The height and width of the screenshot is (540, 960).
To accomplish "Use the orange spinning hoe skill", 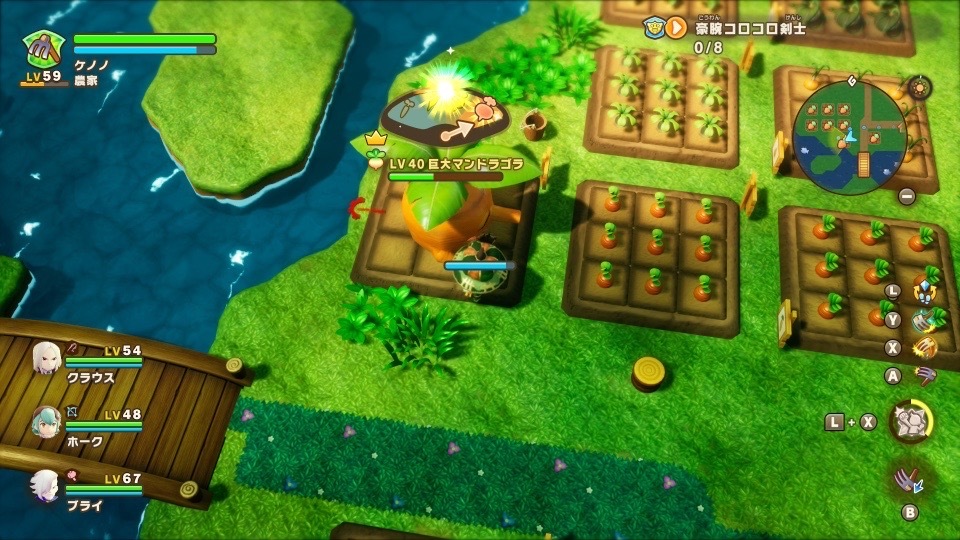I will [x=925, y=348].
